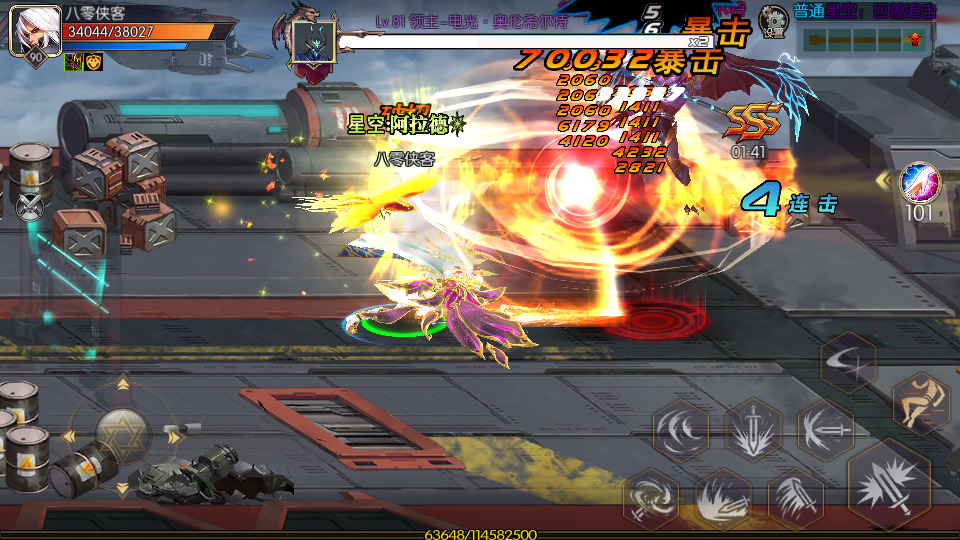Activate the dodge roll skill

coord(921,403)
